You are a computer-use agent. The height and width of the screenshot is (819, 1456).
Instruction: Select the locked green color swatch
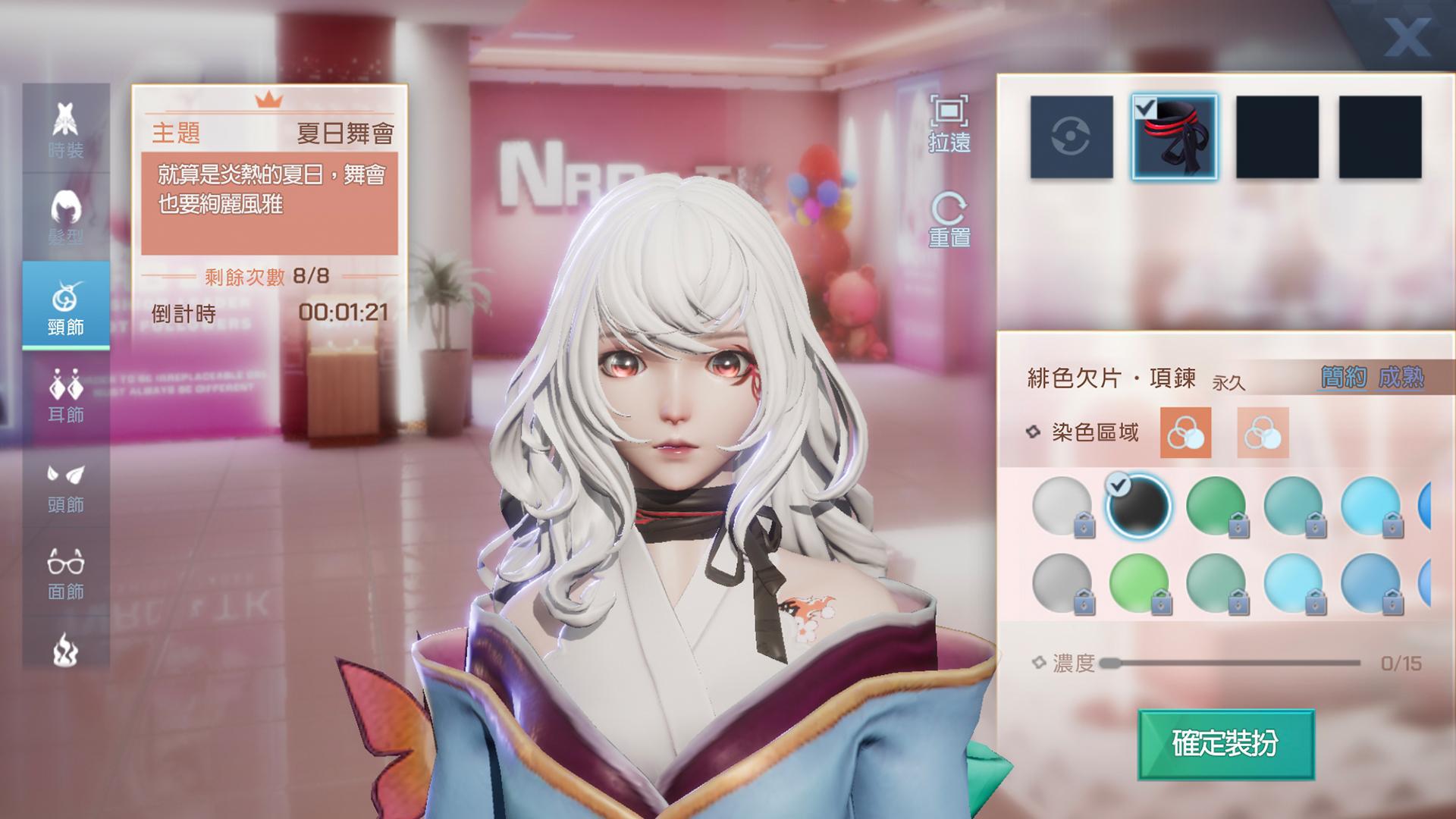pos(1216,507)
